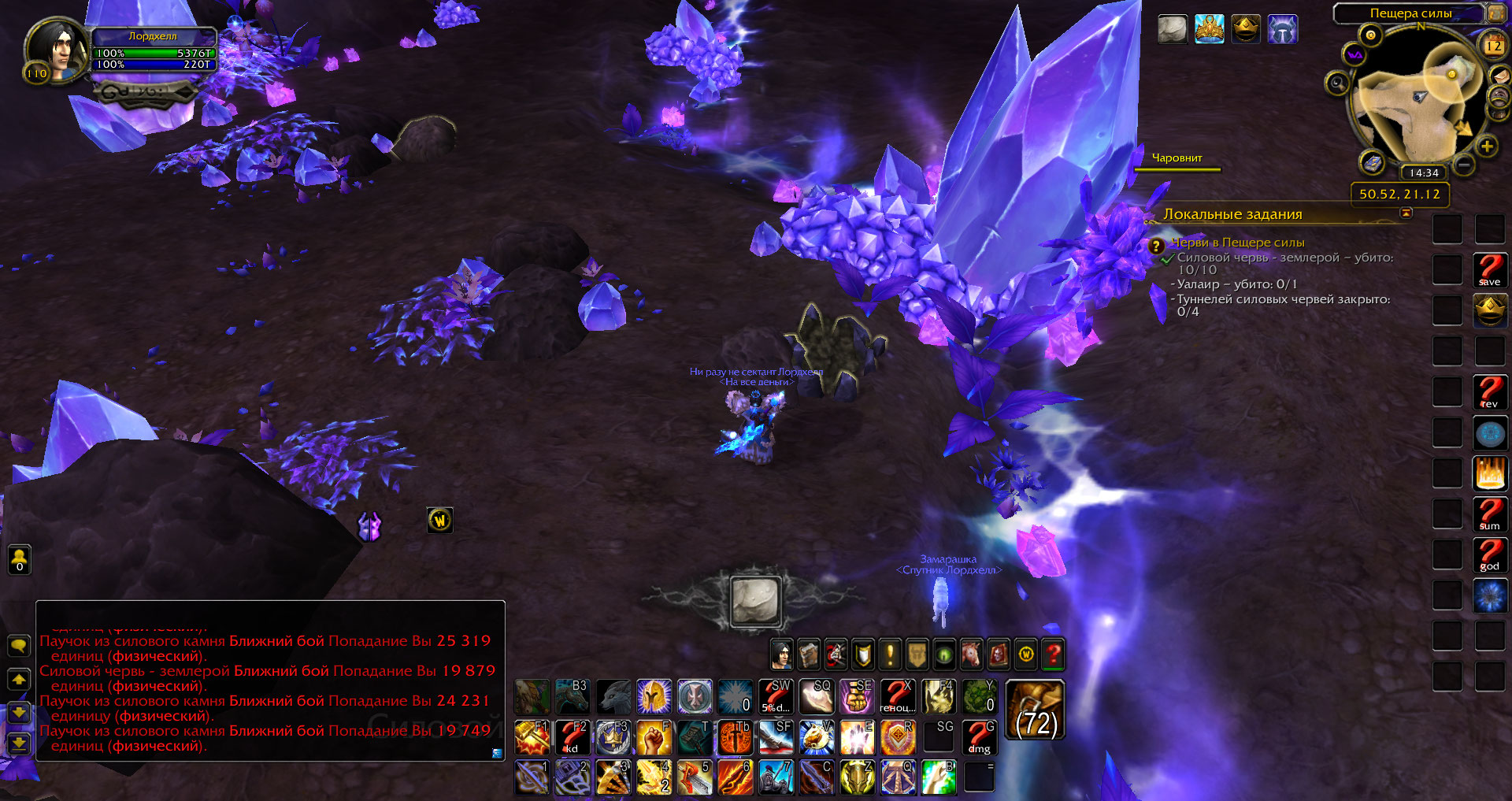The height and width of the screenshot is (801, 1512).
Task: Activate the 'save' macro button
Action: coord(1489,270)
